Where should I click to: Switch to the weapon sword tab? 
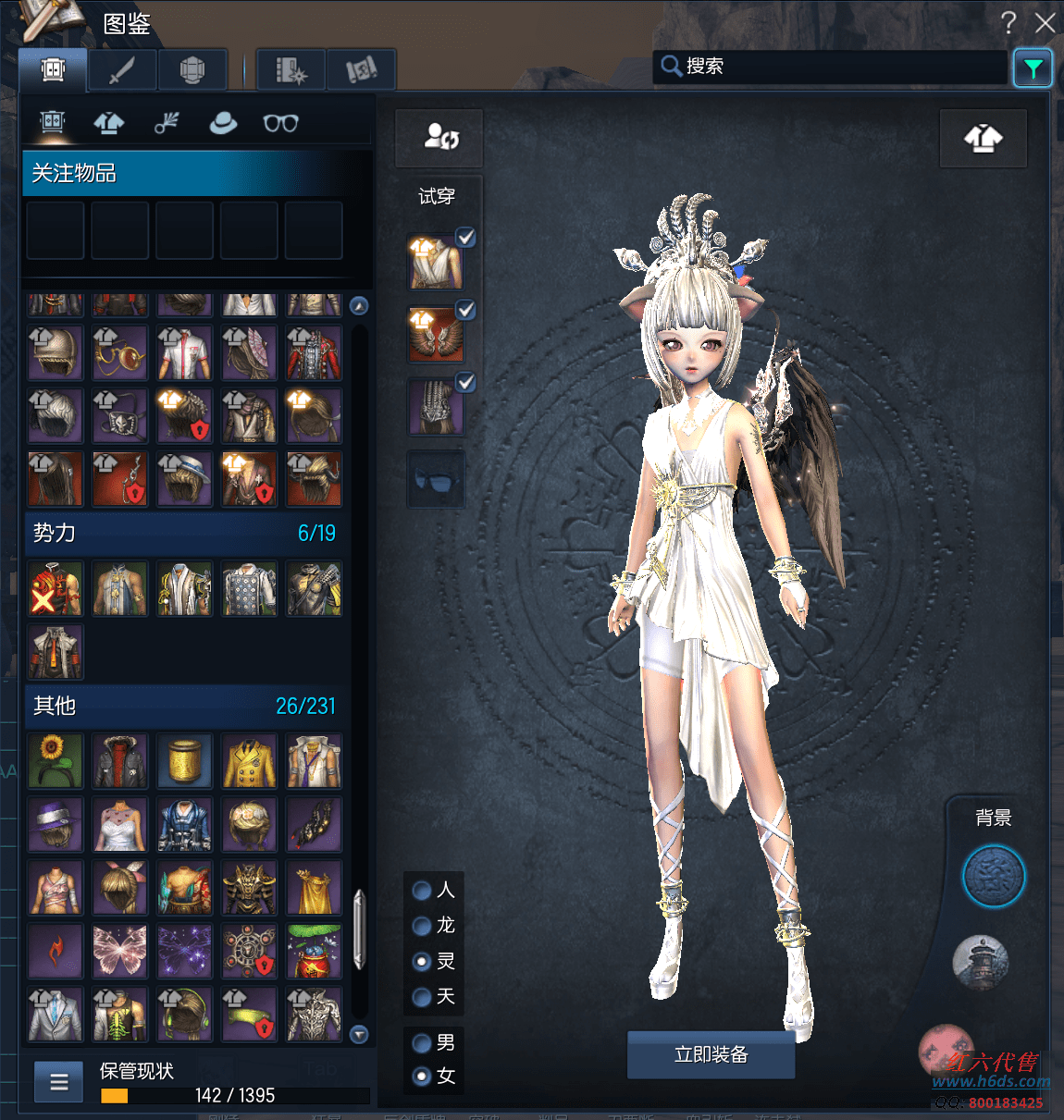122,70
